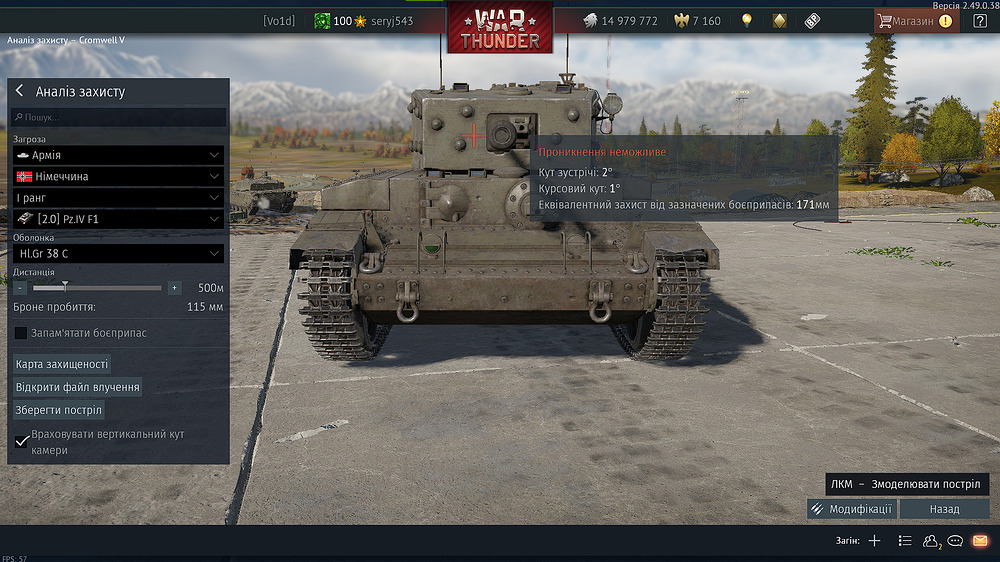Viewport: 1000px width, 562px height.
Task: Open the Армія threat type dropdown
Action: (118, 155)
